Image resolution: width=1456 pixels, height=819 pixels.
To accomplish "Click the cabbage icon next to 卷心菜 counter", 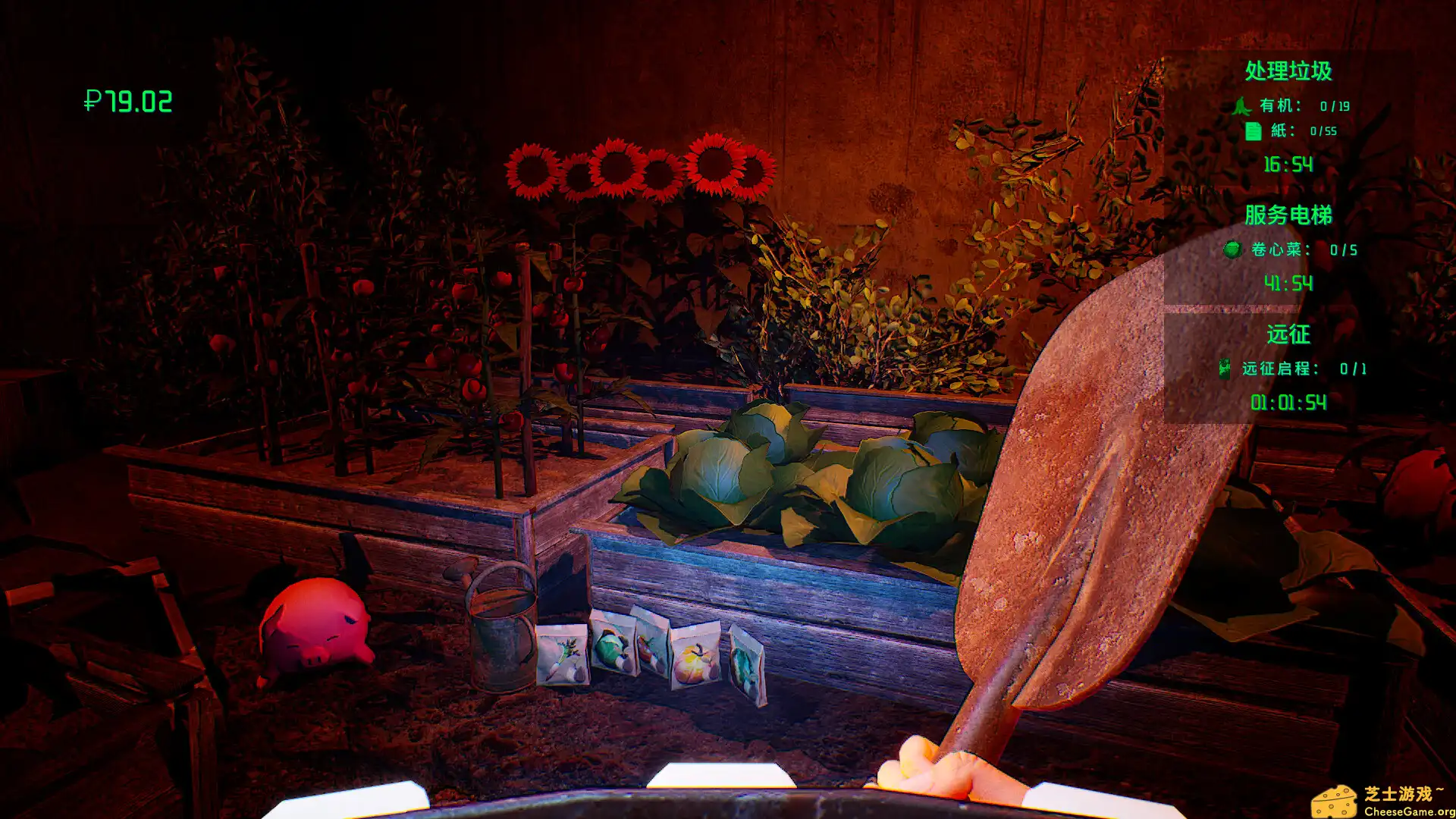I will 1232,249.
